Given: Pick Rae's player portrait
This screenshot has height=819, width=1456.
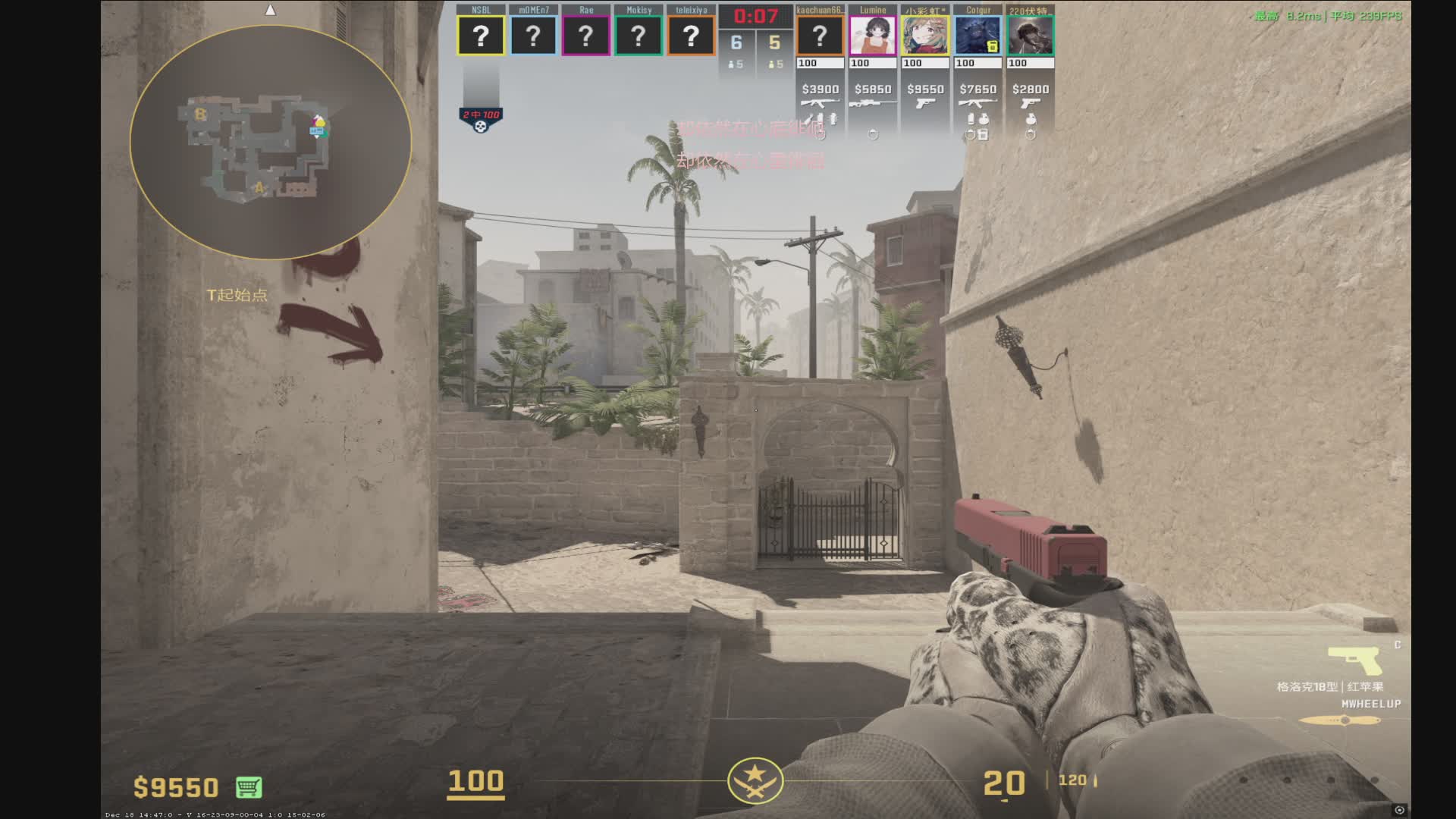Looking at the screenshot, I should click(x=585, y=36).
